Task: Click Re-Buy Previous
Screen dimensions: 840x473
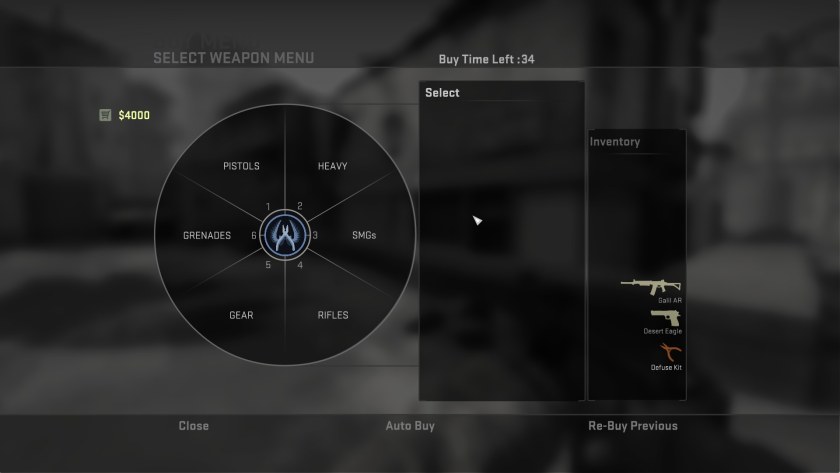Action: [x=632, y=426]
